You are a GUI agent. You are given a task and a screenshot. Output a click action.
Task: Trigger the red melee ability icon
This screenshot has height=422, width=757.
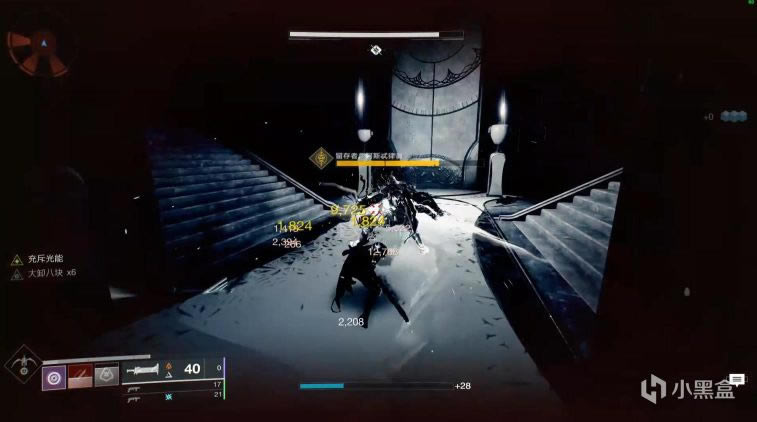tap(81, 377)
